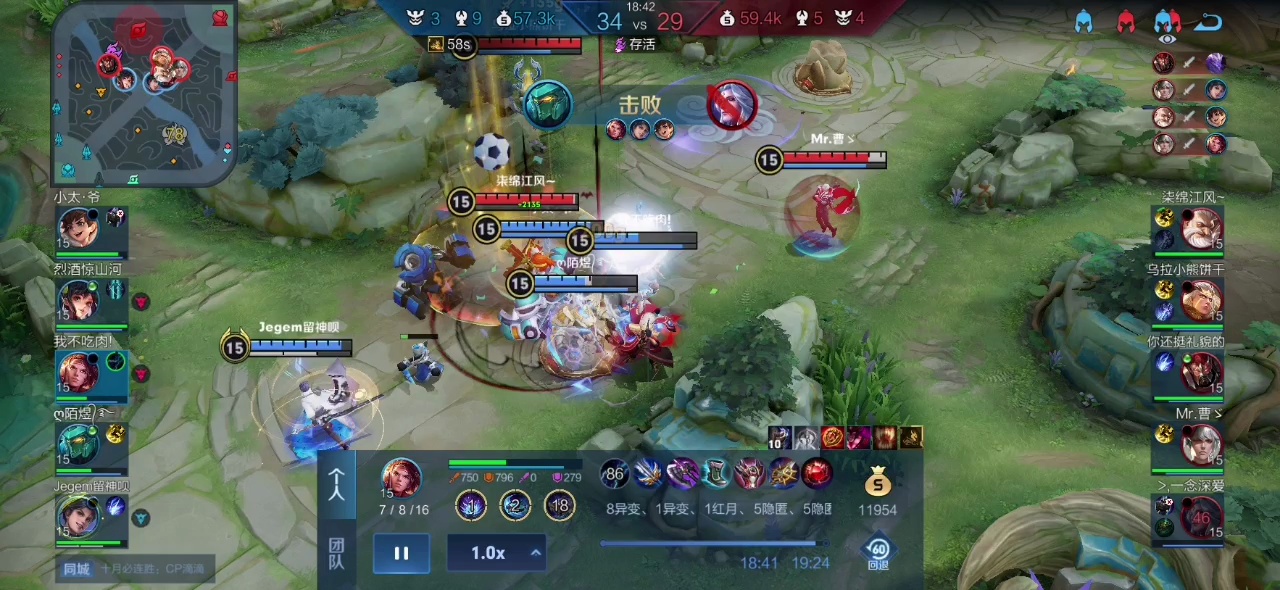Click the blue return arrow icon

click(x=1209, y=21)
